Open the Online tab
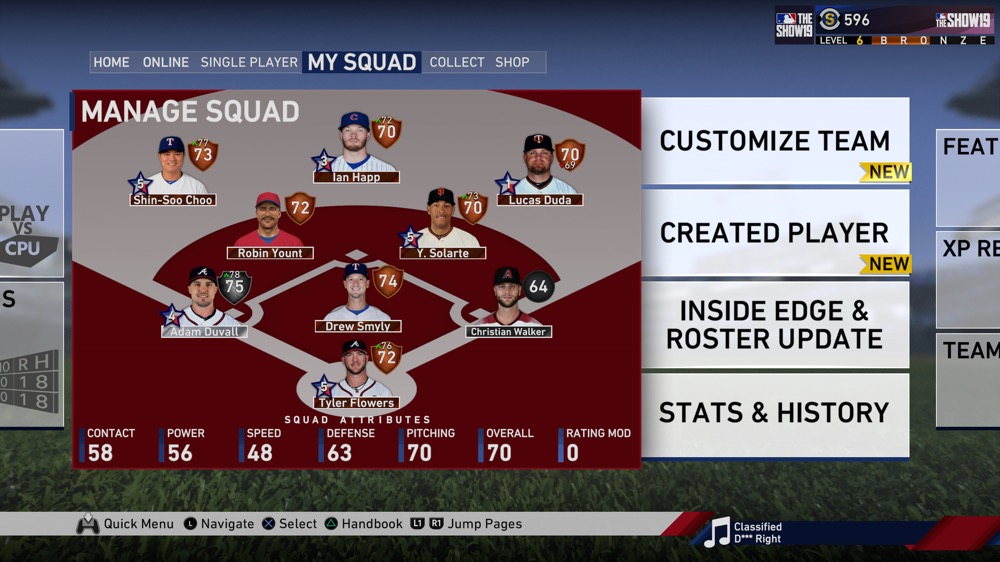The height and width of the screenshot is (562, 1000). (165, 62)
